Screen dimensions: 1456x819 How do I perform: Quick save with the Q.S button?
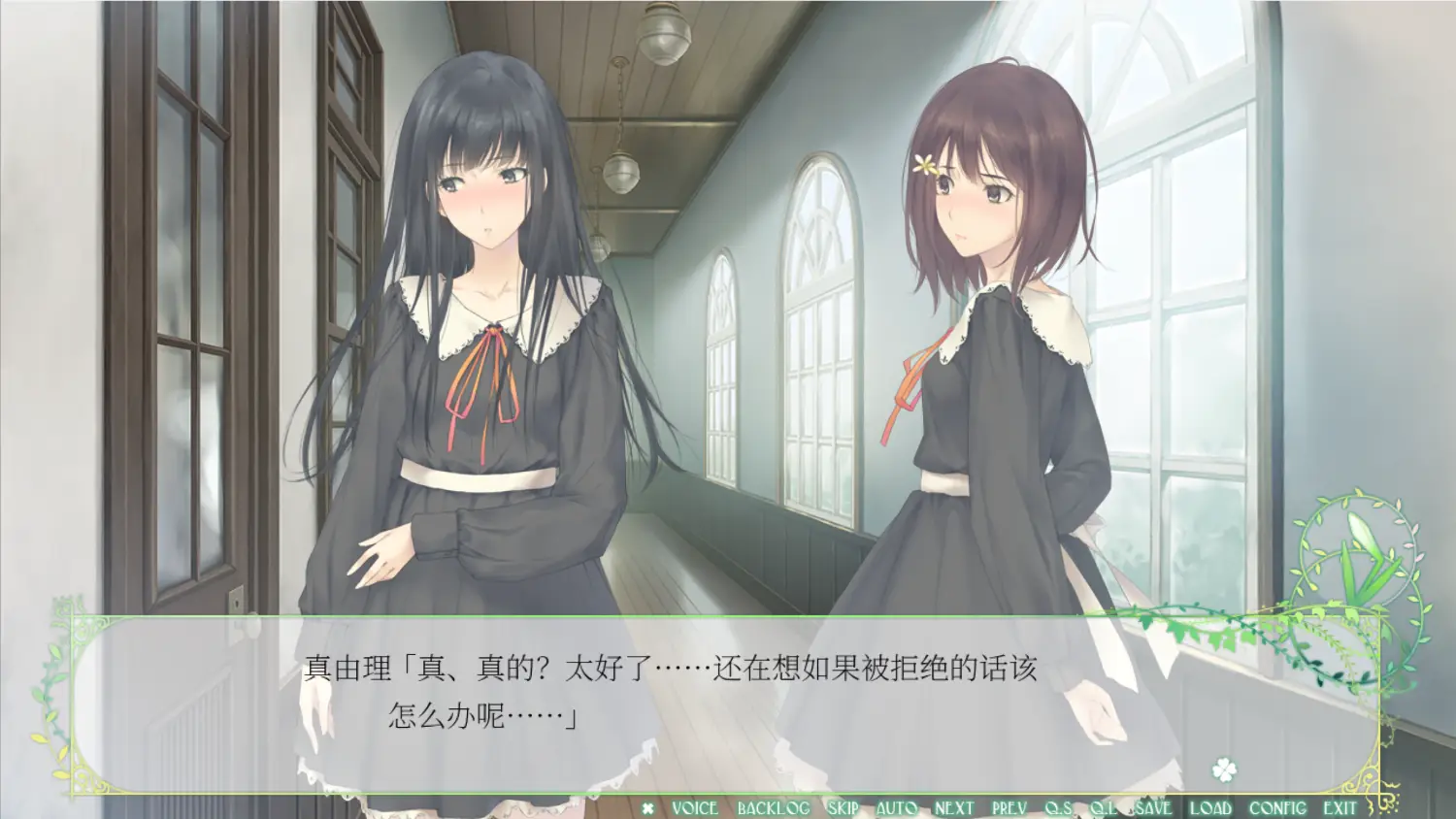[1058, 808]
